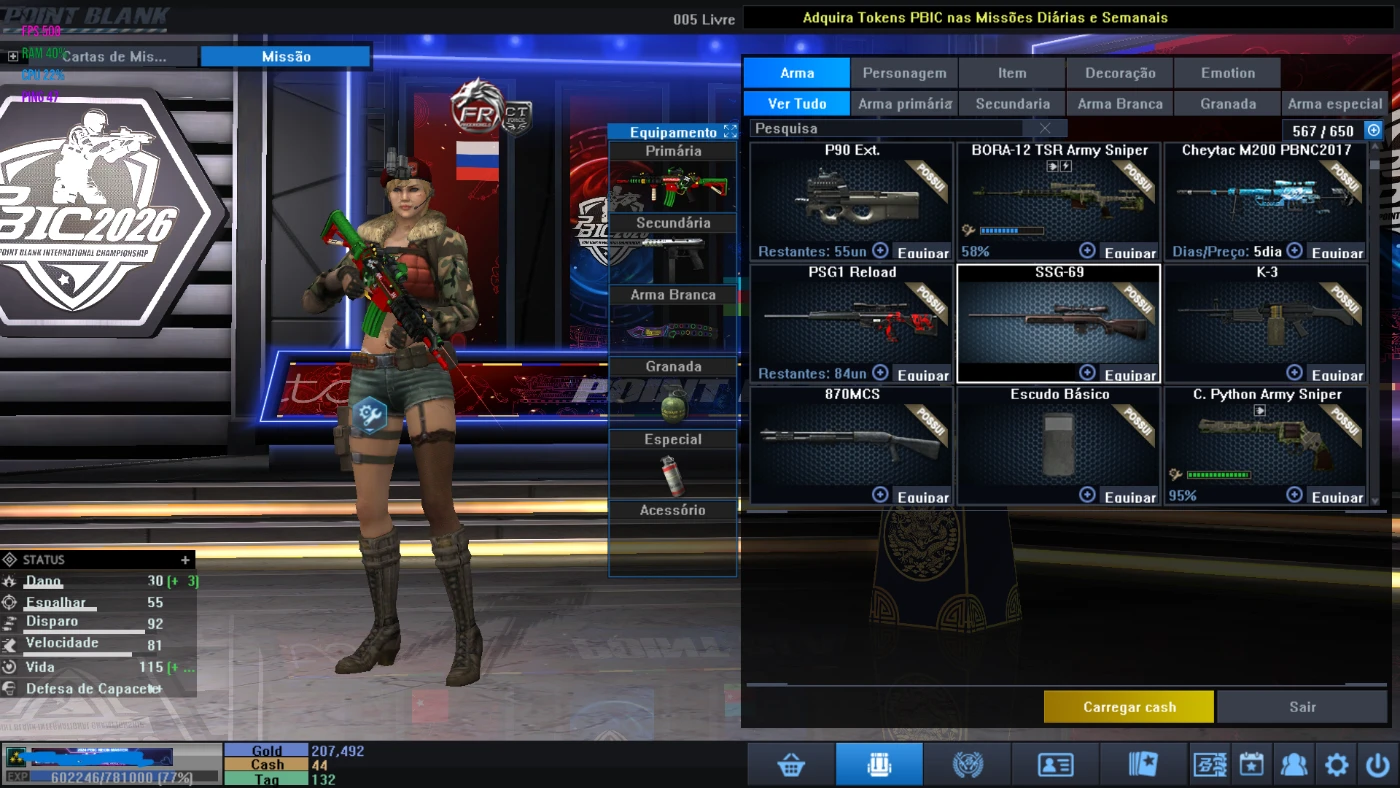
Task: Choose the K-3 machine gun card
Action: click(x=1266, y=322)
